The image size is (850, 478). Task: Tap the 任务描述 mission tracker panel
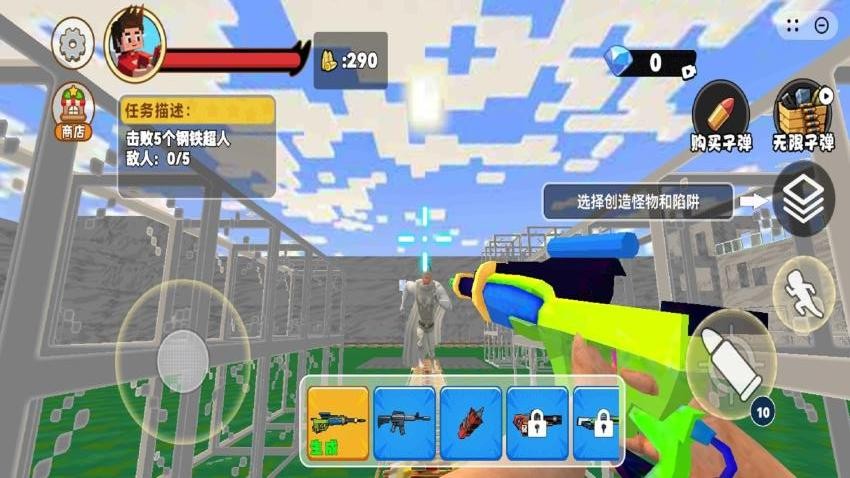[197, 145]
